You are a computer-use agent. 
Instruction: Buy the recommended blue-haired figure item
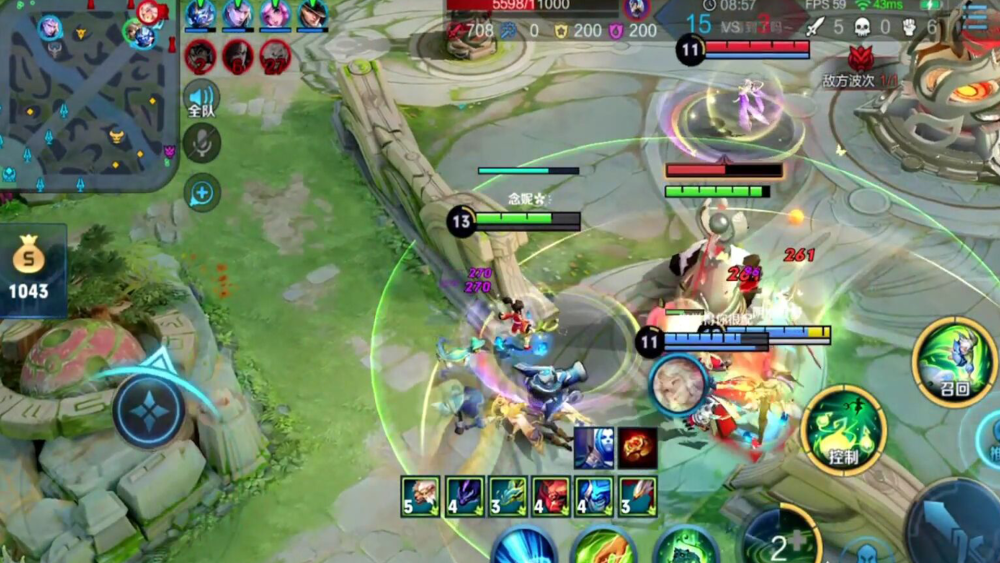594,447
